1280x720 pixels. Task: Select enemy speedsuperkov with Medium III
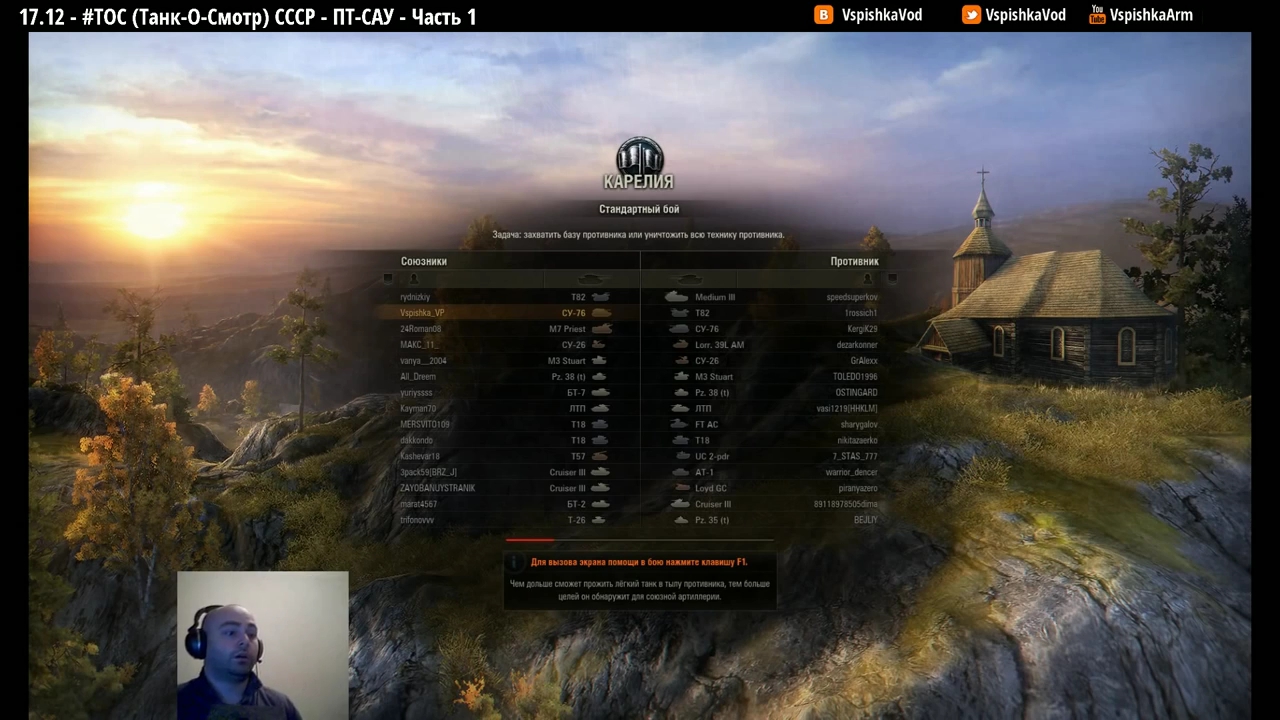point(772,297)
